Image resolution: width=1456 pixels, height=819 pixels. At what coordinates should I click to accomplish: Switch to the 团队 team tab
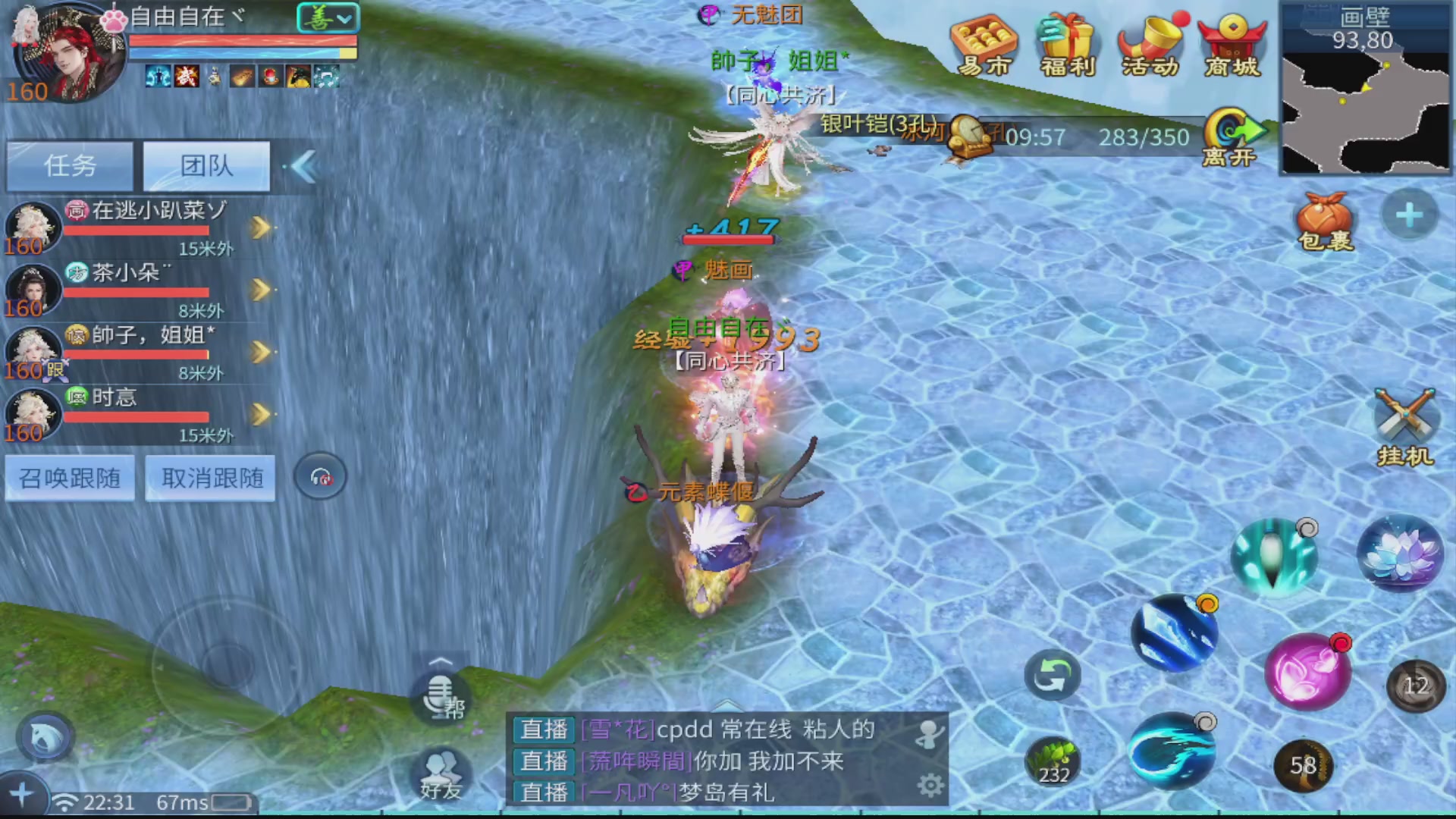pyautogui.click(x=206, y=166)
